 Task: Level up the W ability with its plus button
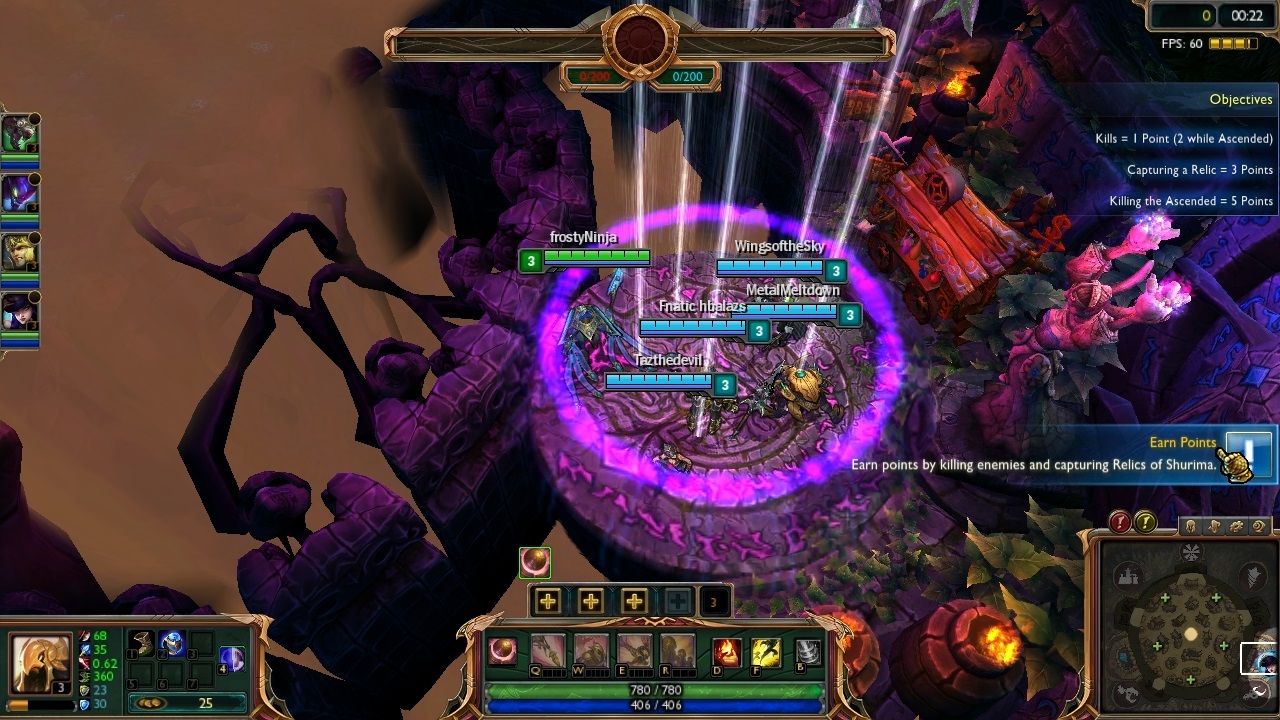[x=591, y=601]
